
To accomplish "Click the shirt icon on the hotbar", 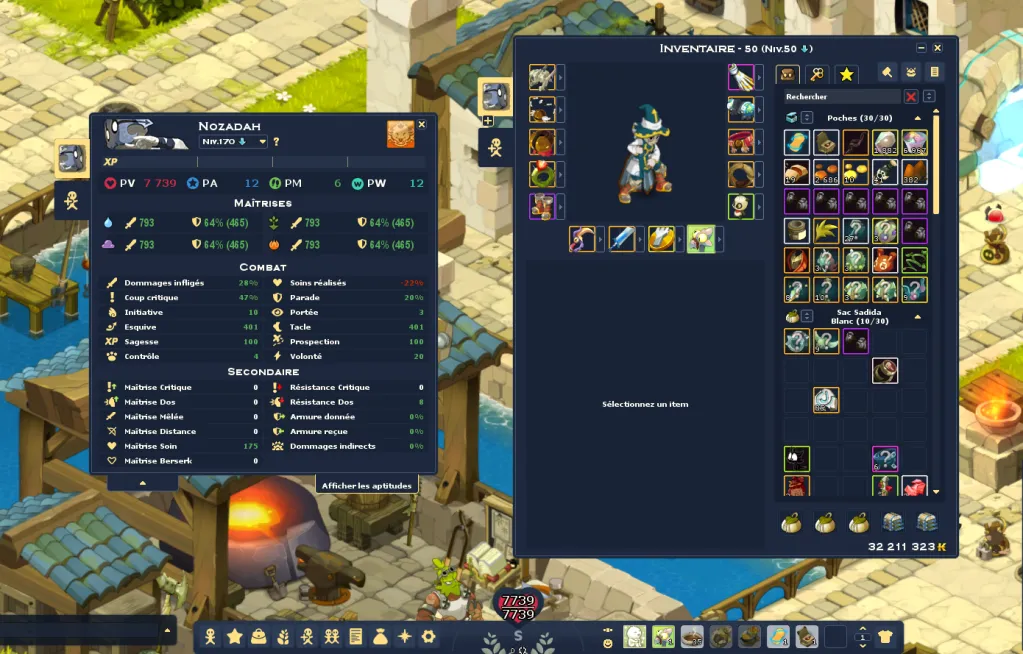I will [885, 636].
